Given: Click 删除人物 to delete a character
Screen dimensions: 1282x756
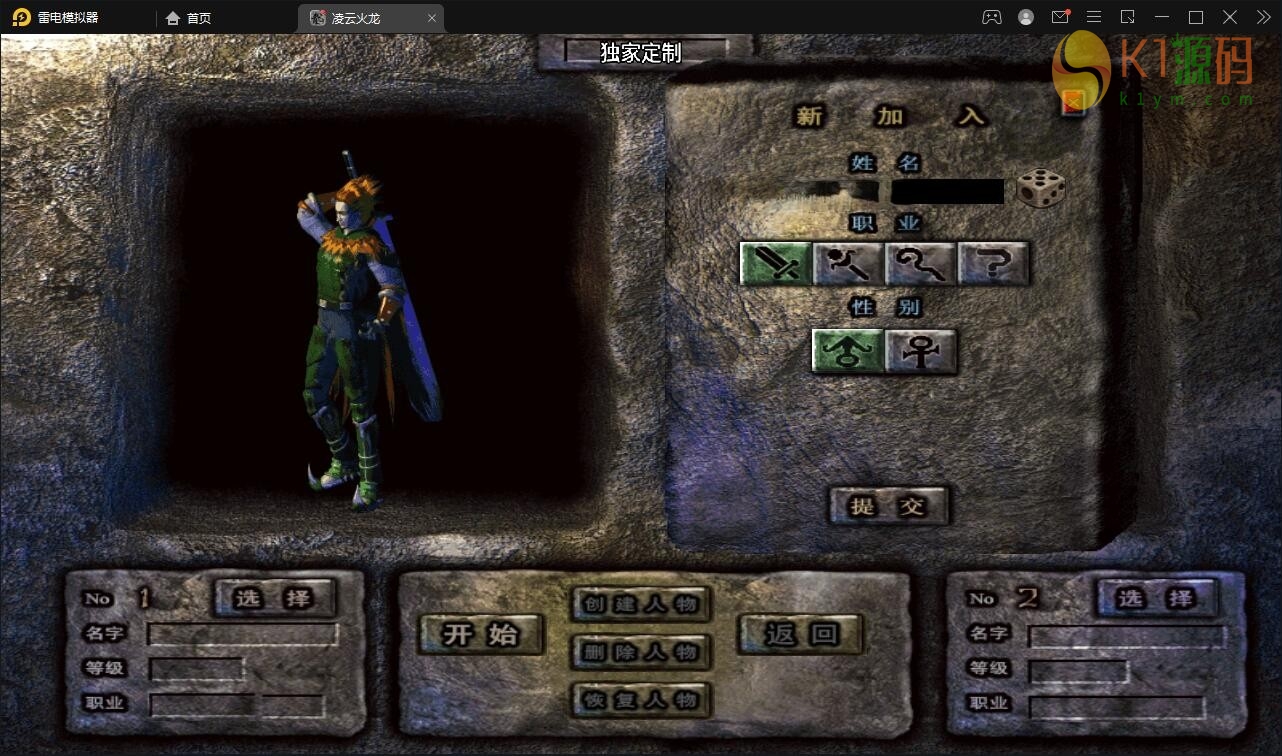Looking at the screenshot, I should [x=641, y=652].
